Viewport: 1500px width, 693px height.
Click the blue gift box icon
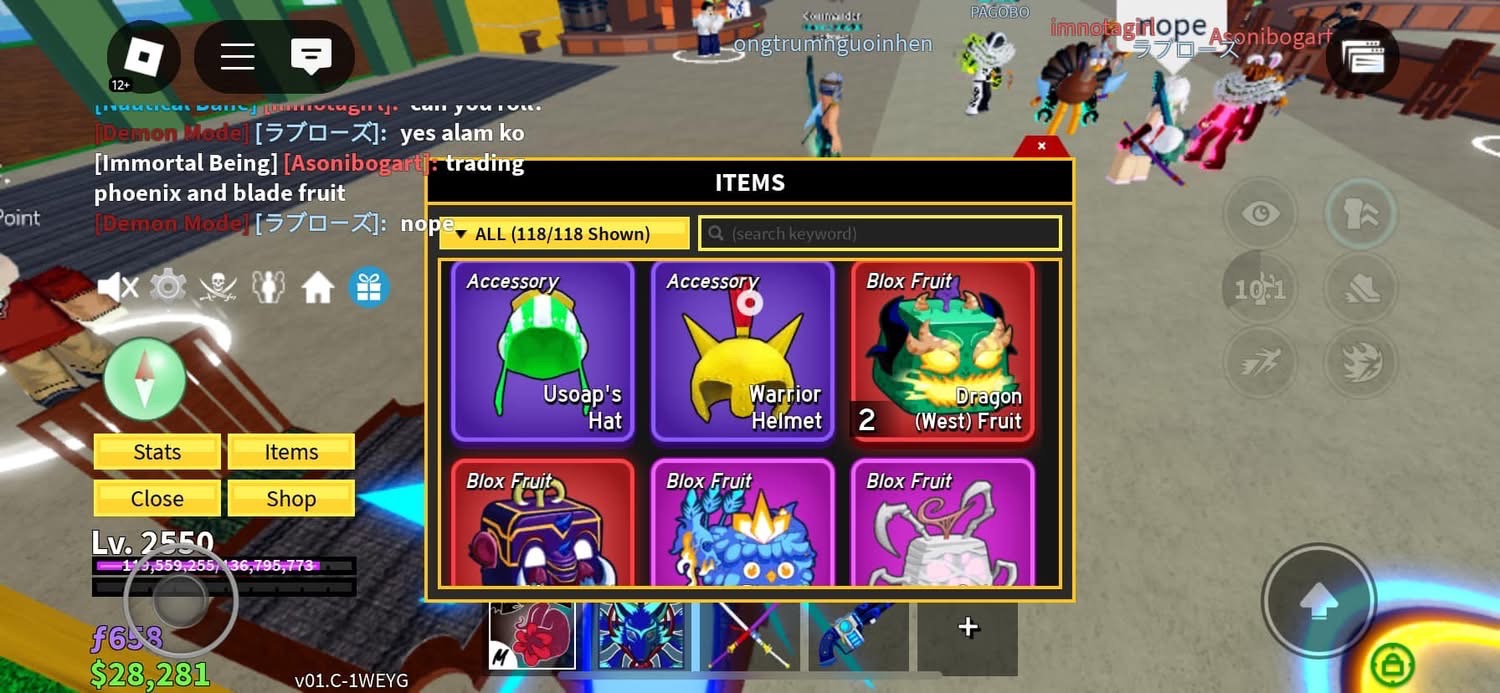pyautogui.click(x=368, y=288)
